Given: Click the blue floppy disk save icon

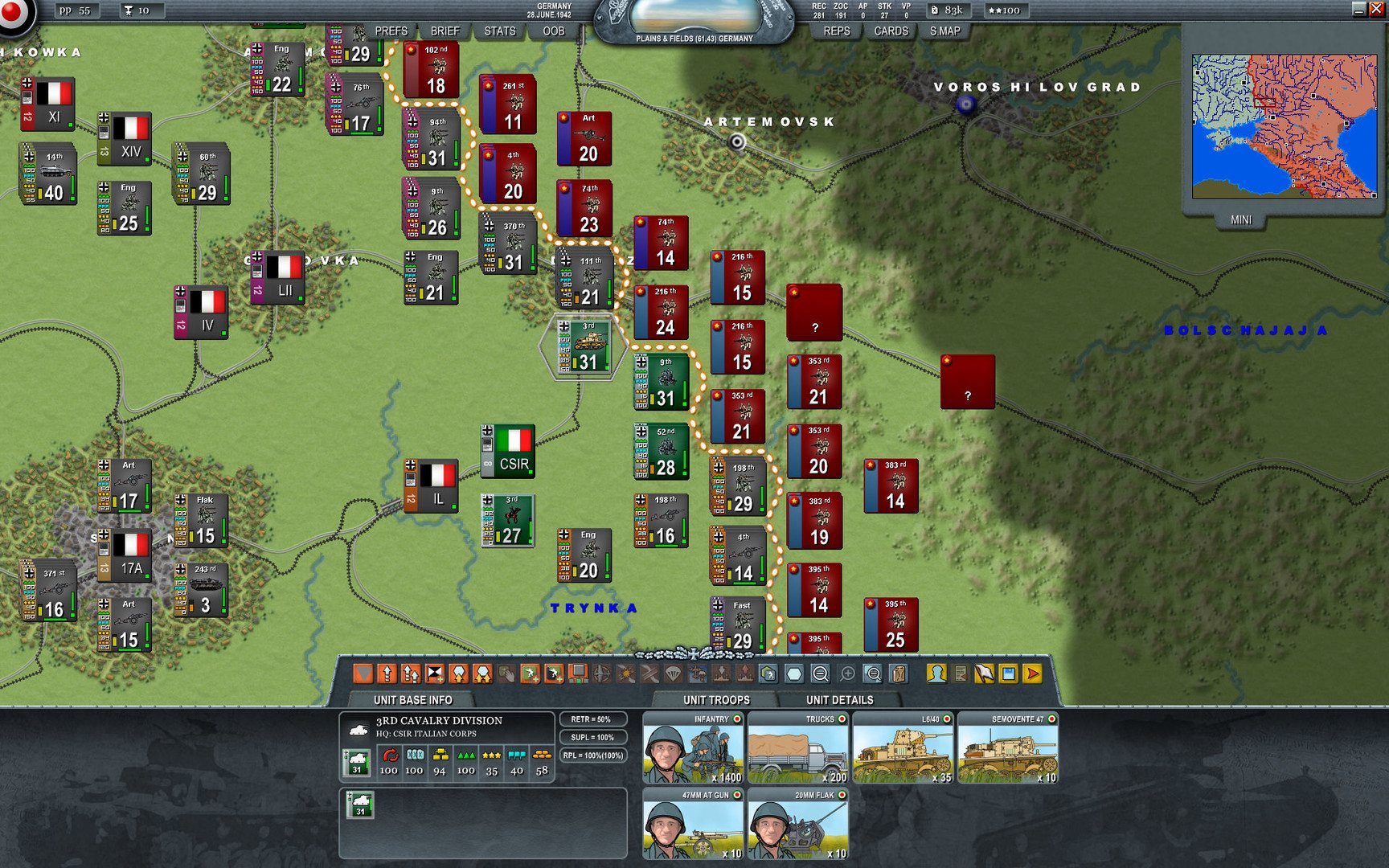Looking at the screenshot, I should 1008,674.
